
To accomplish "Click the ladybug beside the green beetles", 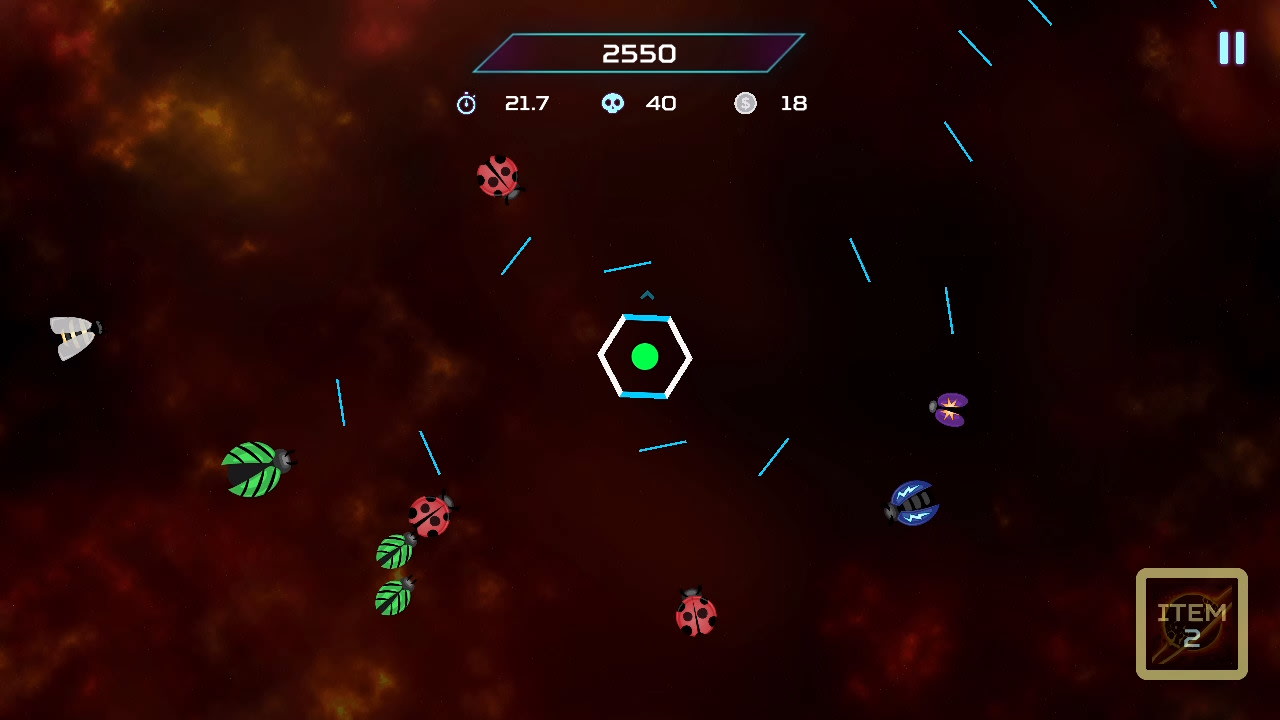I will (x=428, y=515).
